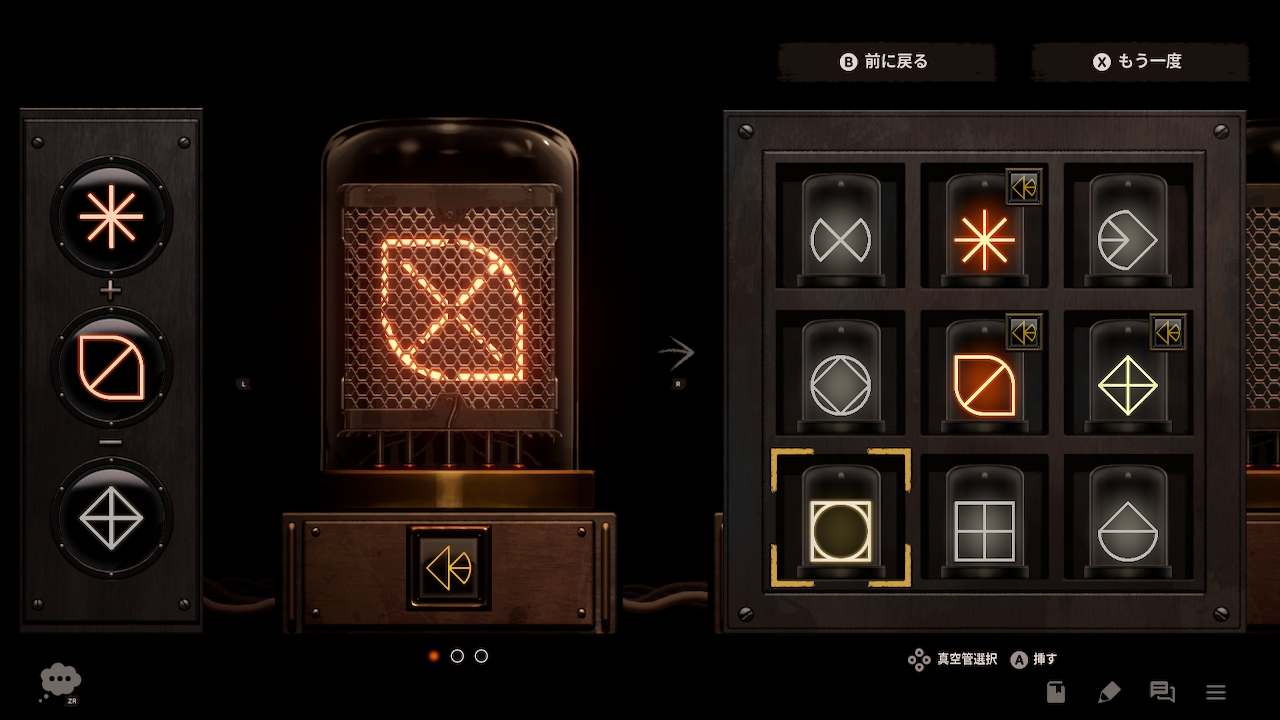Open the speech-bubble dialogue log
This screenshot has height=720, width=1280.
[1162, 692]
